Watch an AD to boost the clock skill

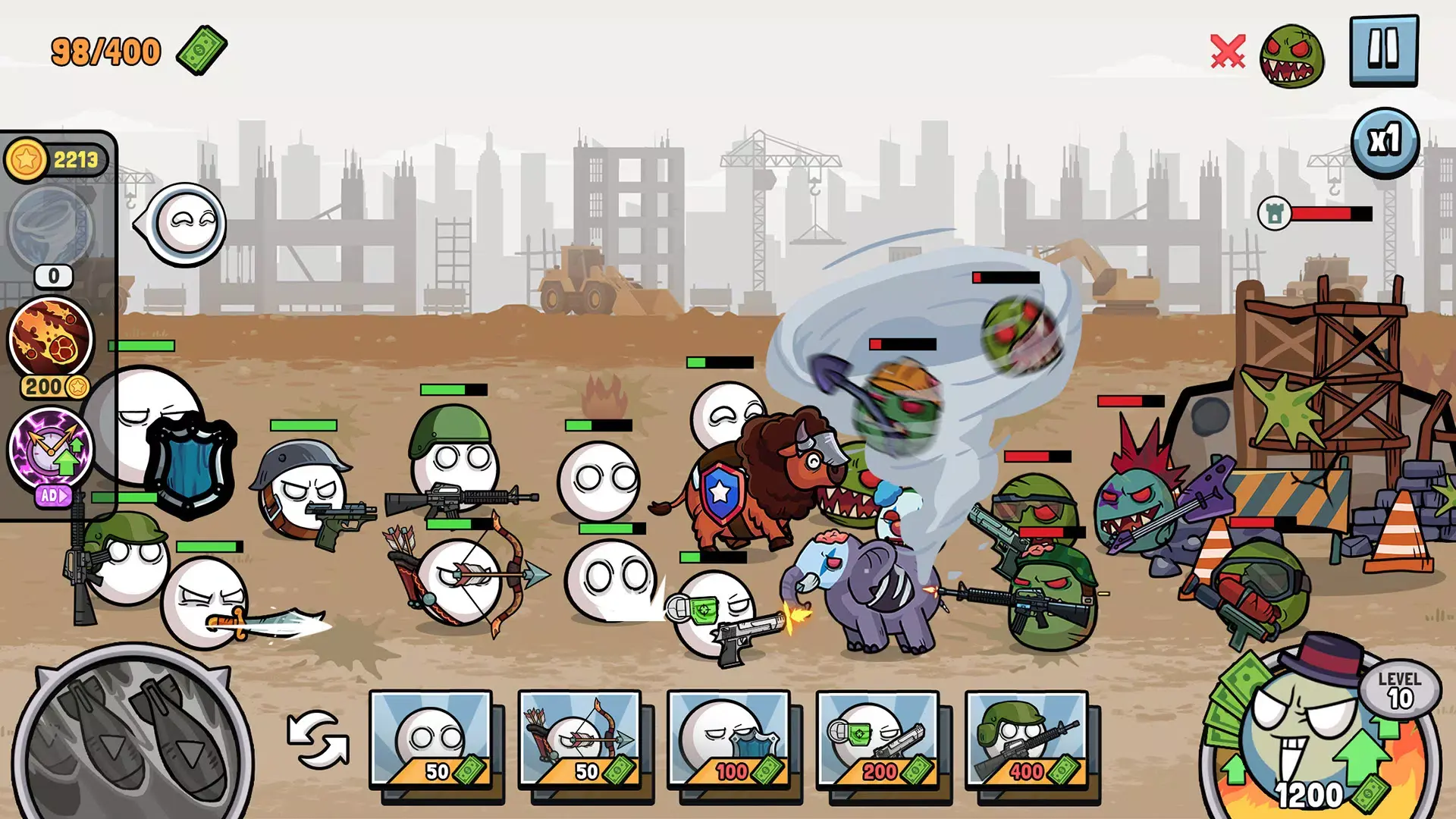(x=53, y=496)
